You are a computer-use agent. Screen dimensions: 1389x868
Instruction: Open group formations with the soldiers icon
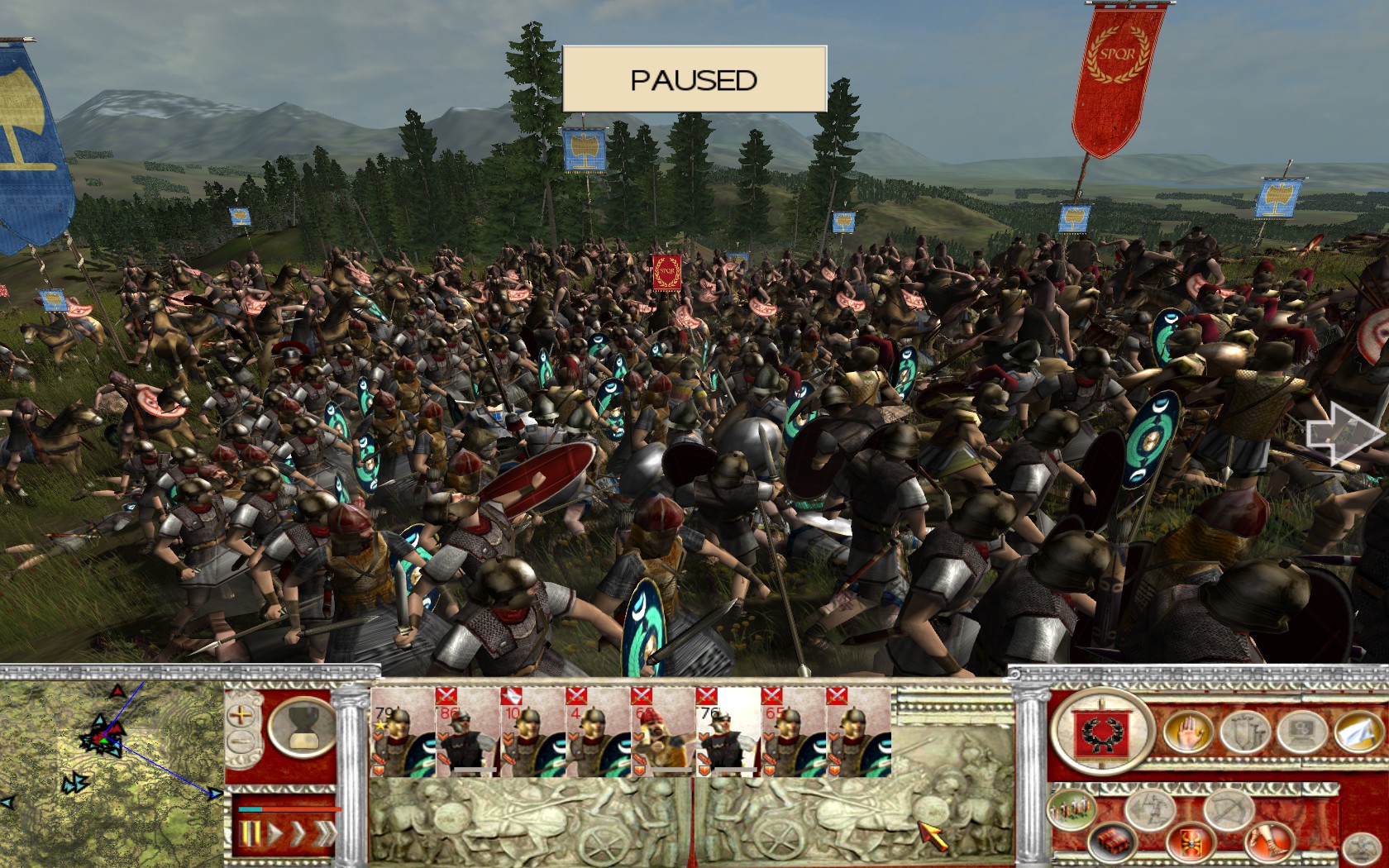[1073, 810]
